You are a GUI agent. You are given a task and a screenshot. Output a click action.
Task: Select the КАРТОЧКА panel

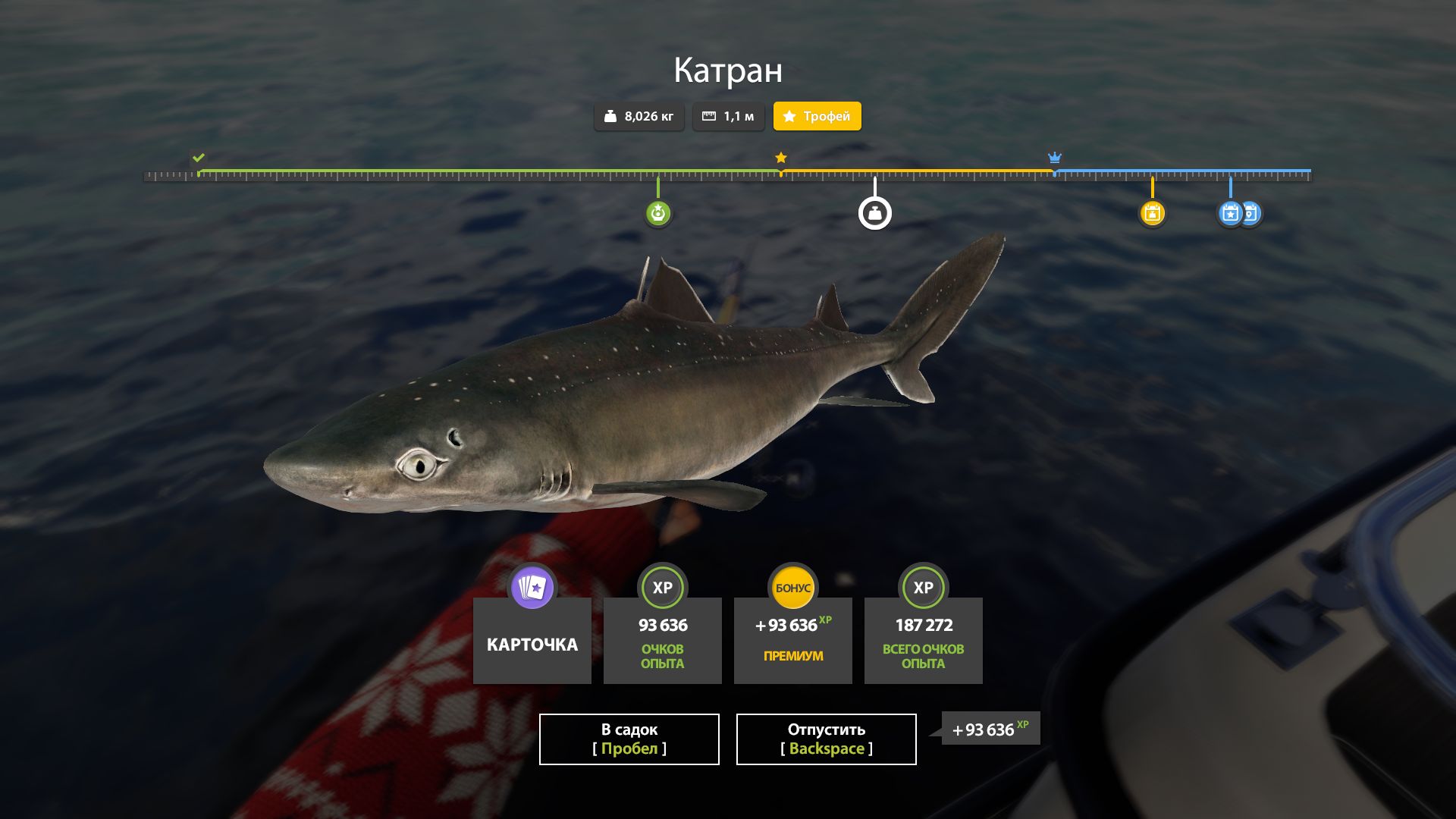coord(531,643)
